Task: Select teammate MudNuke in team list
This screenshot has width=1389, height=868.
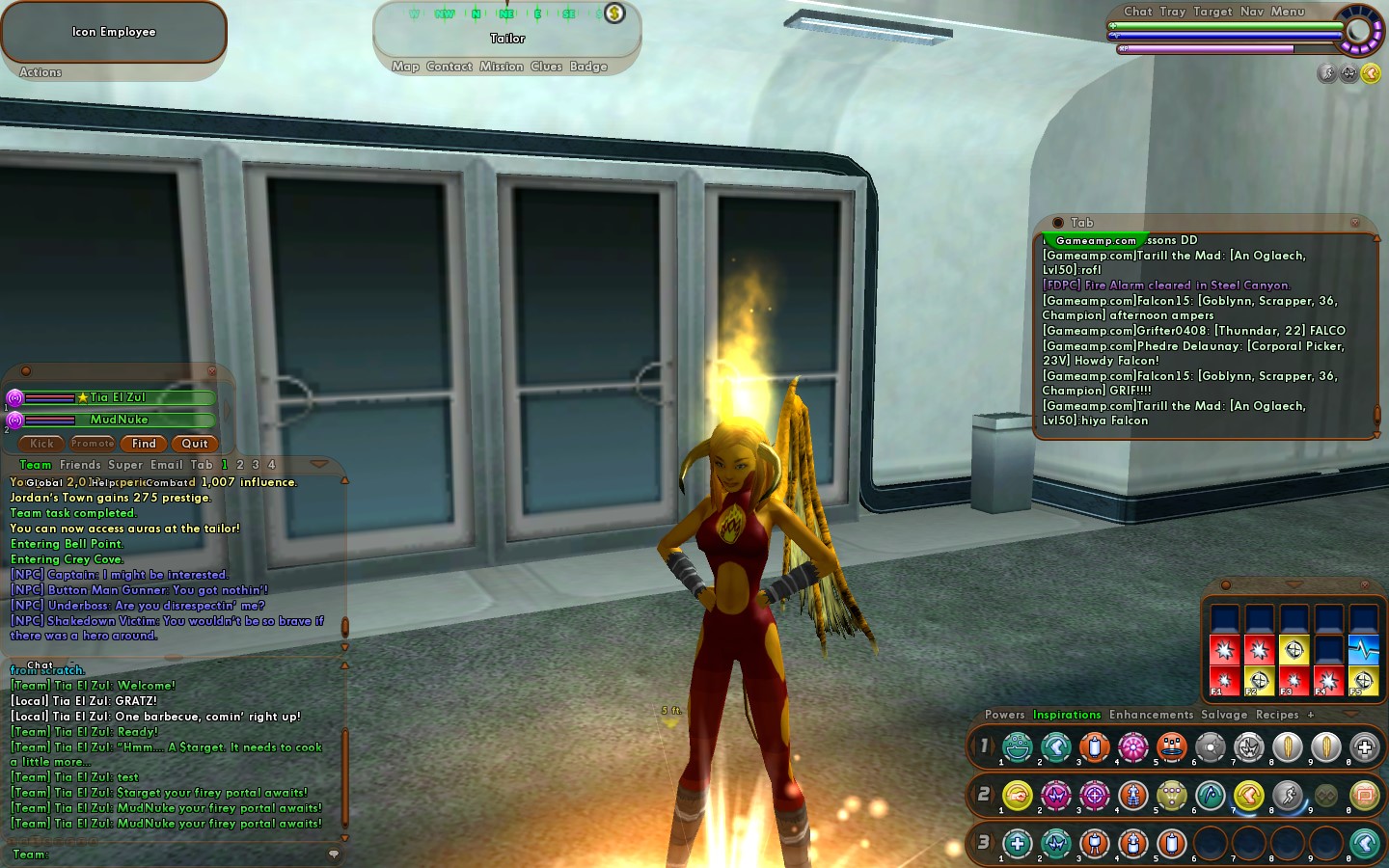Action: point(119,420)
